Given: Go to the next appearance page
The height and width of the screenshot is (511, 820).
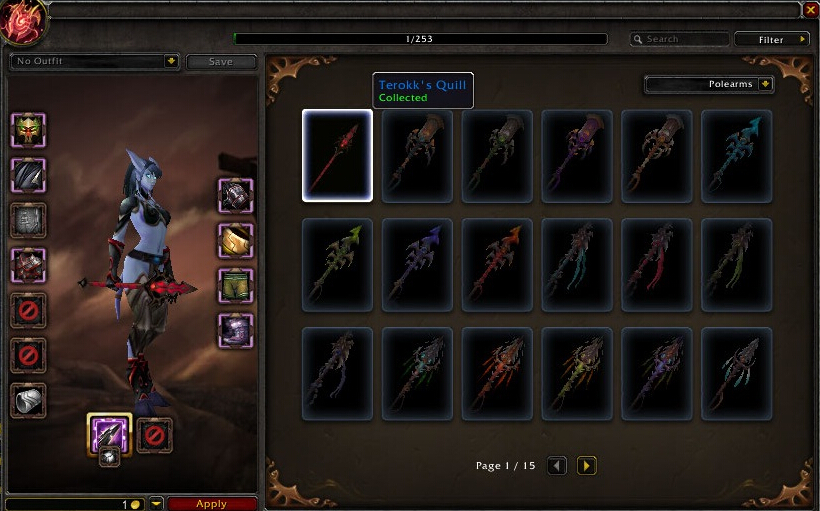Looking at the screenshot, I should click(x=587, y=466).
